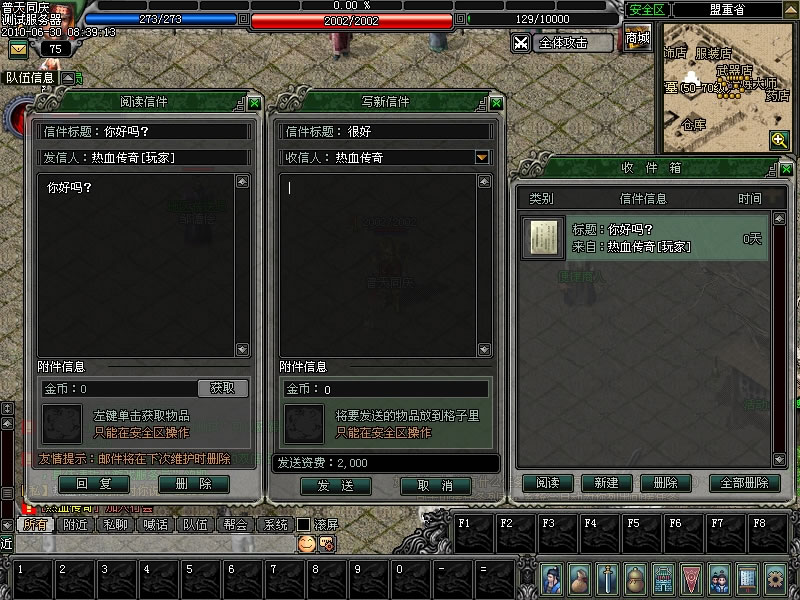Switch chat to the 帮会 guild tab
The height and width of the screenshot is (600, 800).
pos(235,524)
